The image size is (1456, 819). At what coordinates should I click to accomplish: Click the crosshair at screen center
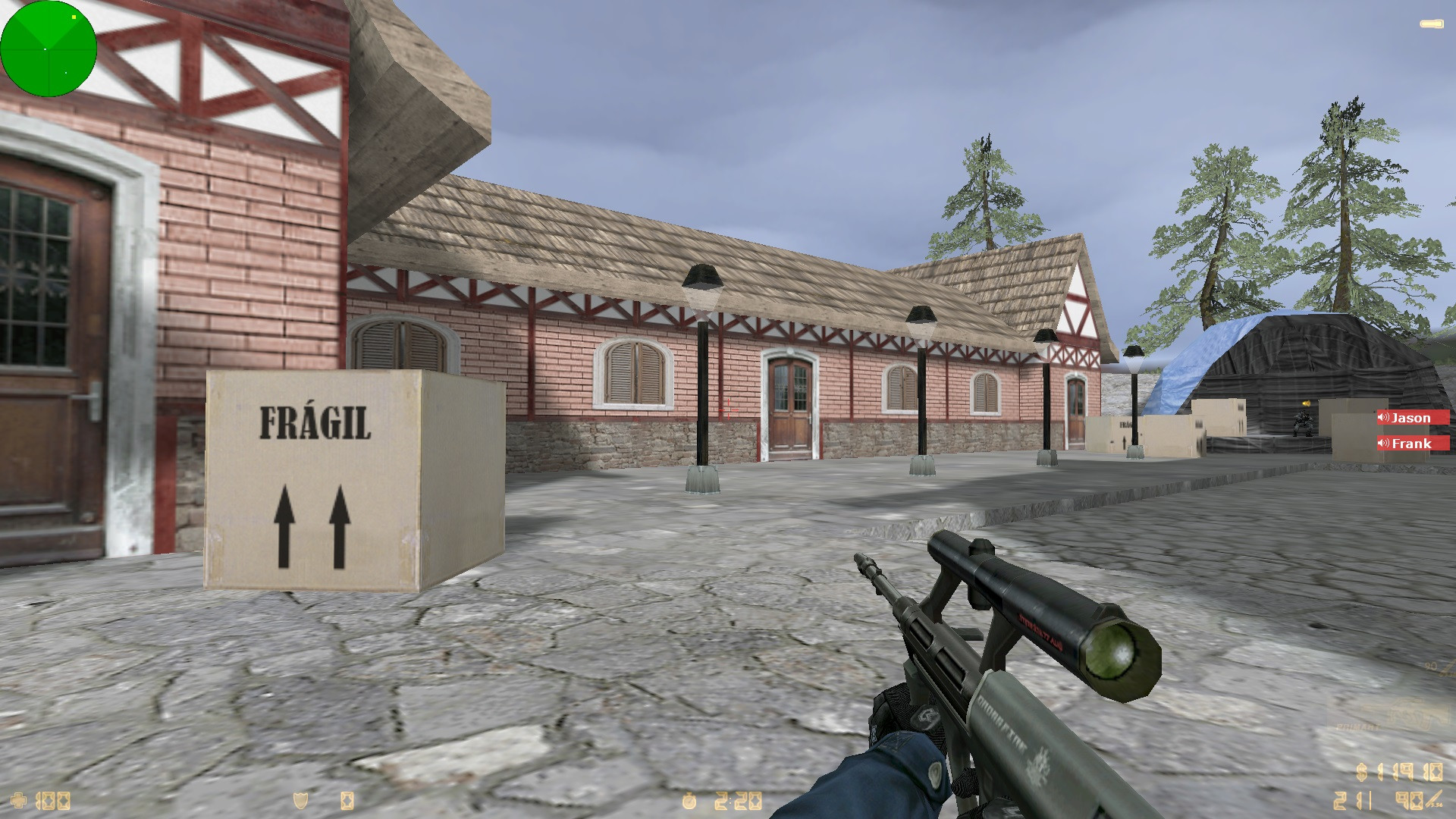[x=728, y=409]
